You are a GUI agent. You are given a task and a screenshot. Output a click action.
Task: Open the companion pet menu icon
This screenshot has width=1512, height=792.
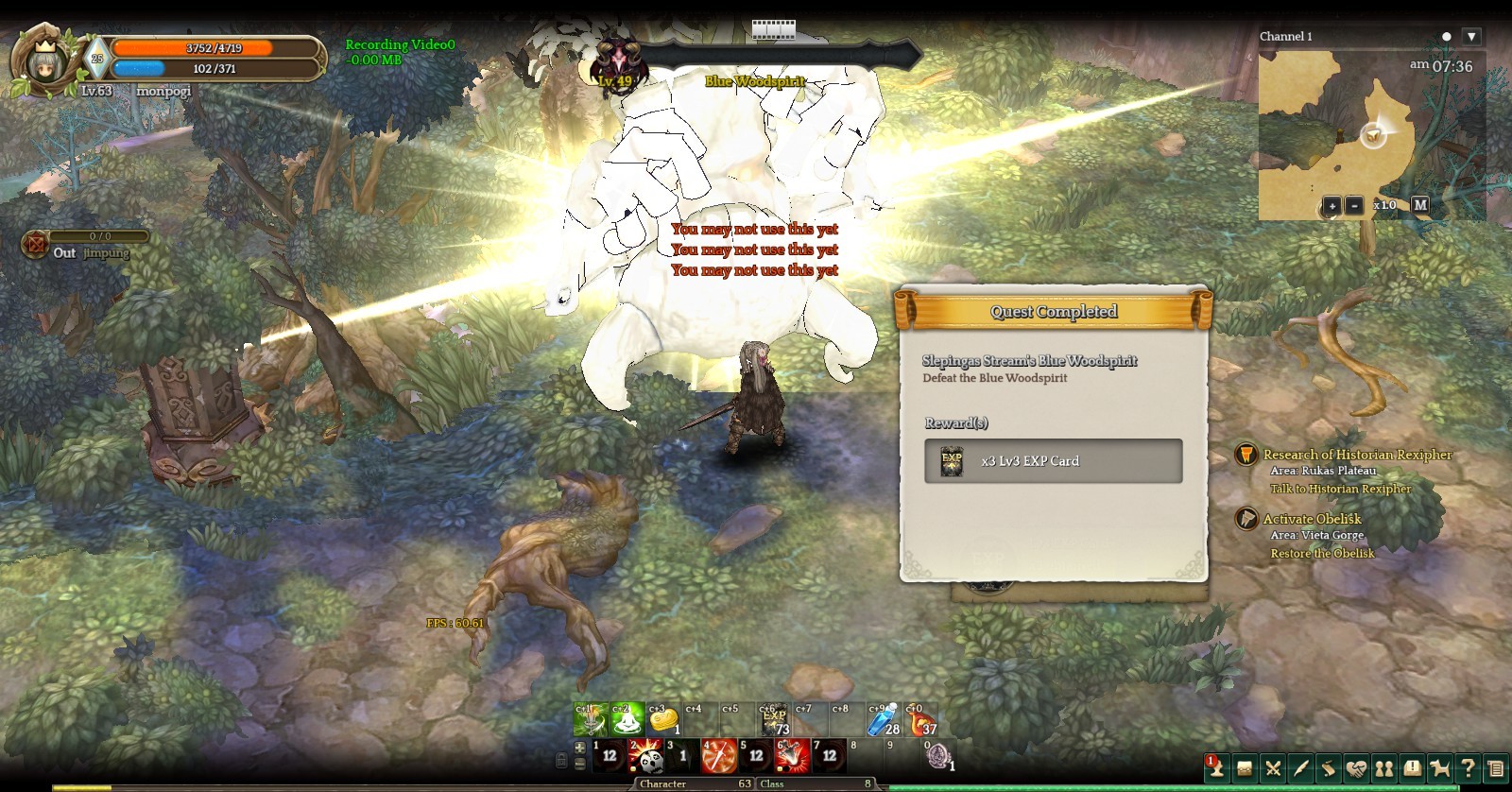(x=1440, y=768)
